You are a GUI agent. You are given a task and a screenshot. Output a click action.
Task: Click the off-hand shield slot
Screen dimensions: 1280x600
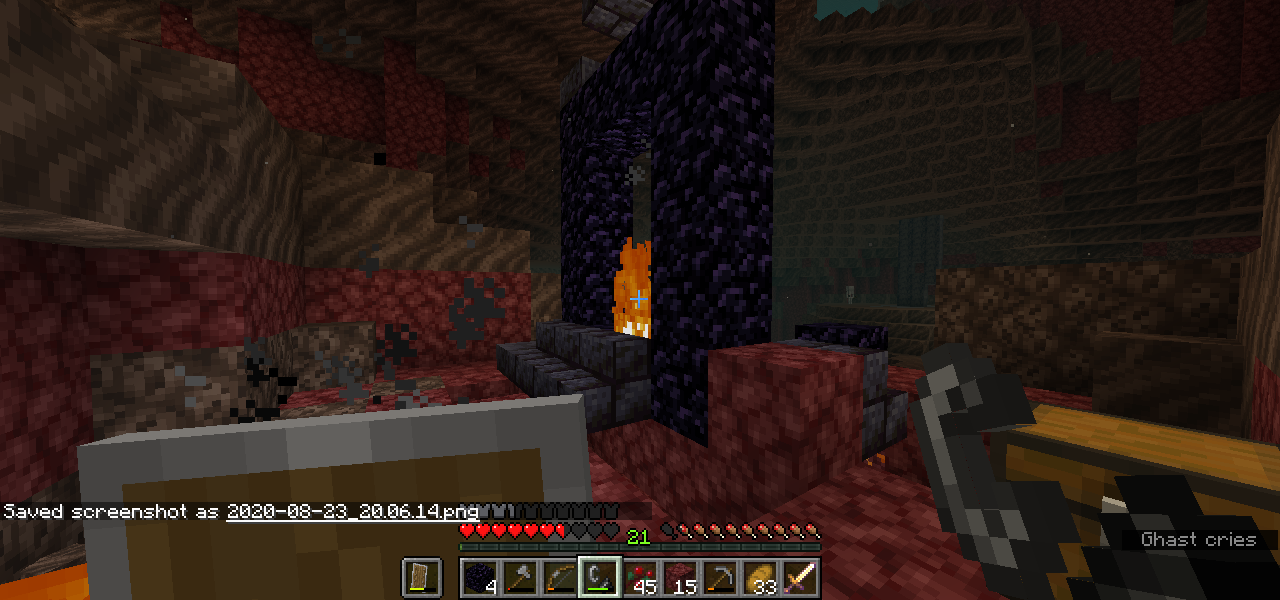click(x=422, y=578)
